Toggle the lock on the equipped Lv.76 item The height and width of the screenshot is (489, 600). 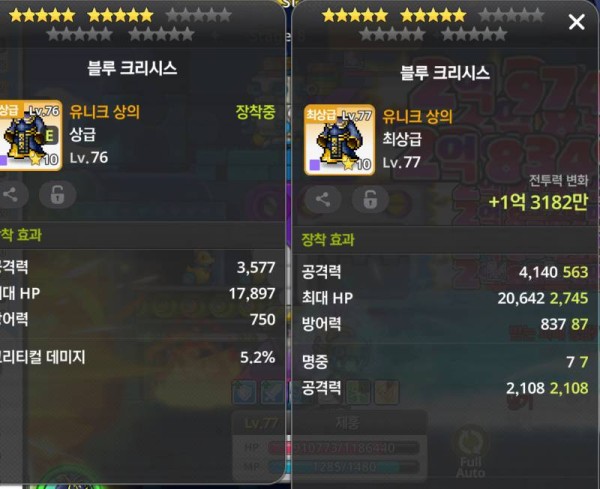[56, 196]
